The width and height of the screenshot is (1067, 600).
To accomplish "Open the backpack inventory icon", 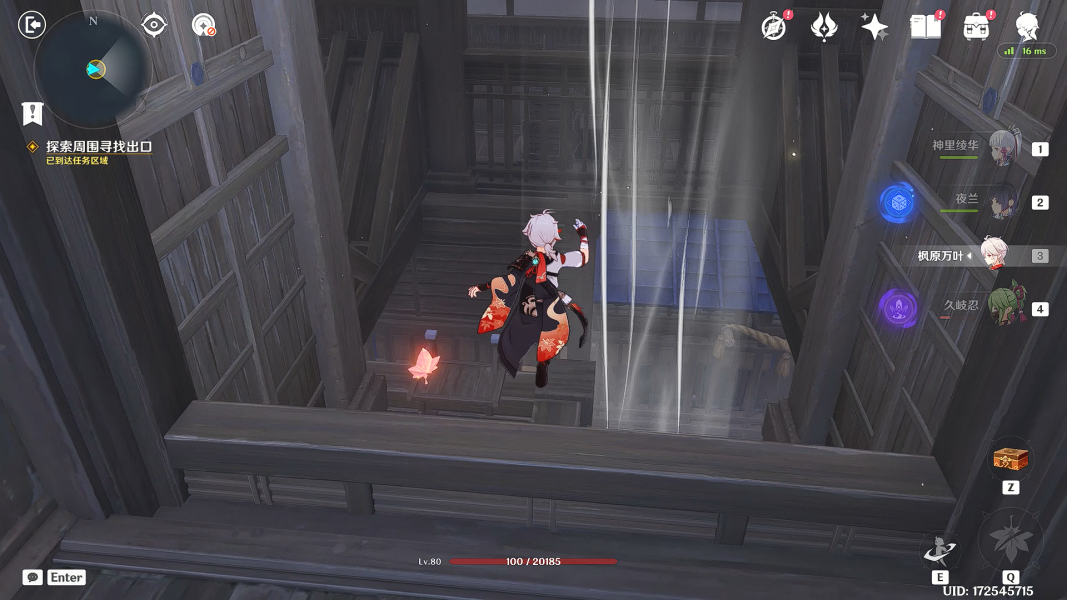I will tap(977, 27).
